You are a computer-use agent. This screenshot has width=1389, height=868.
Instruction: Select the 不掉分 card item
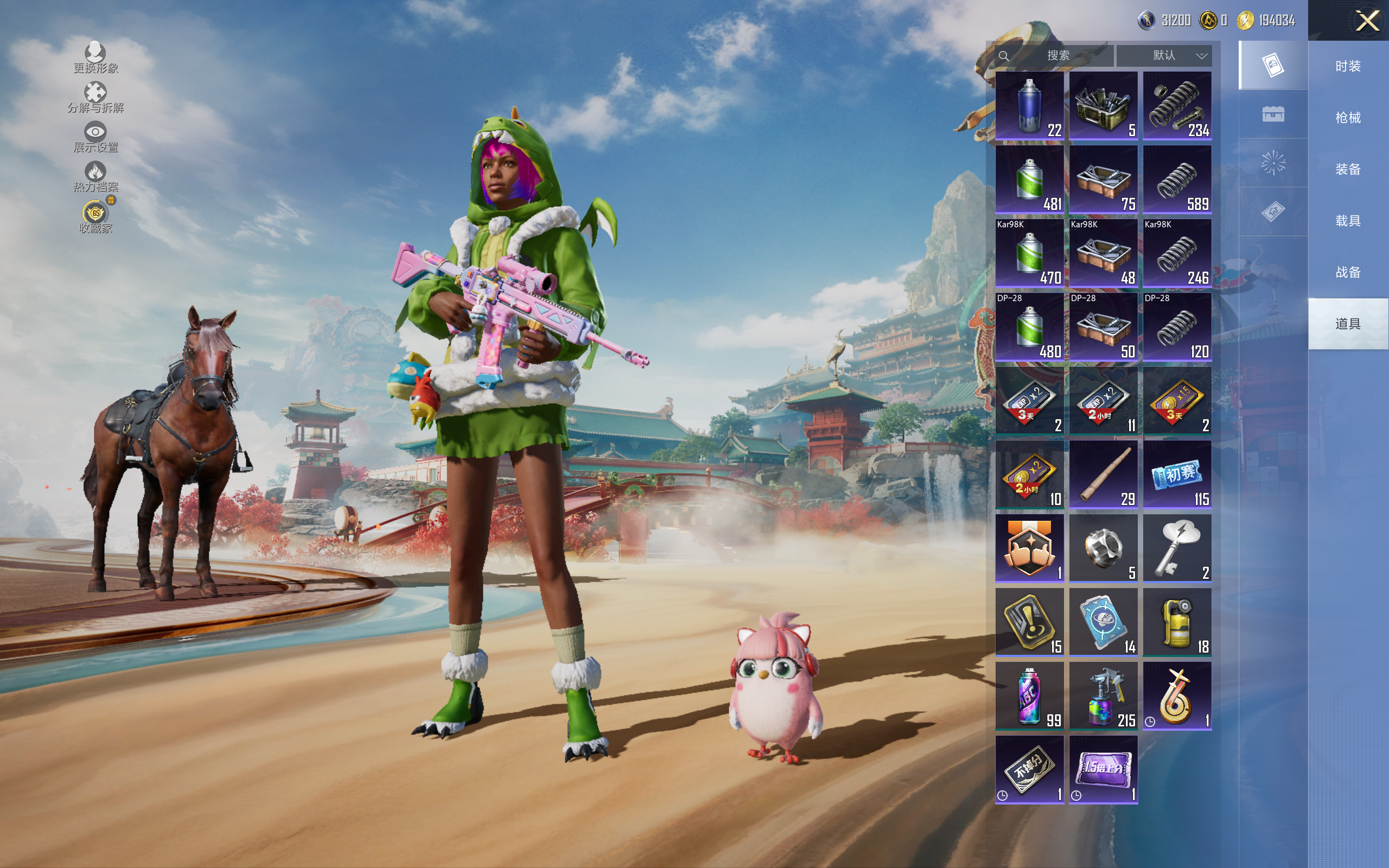click(x=1029, y=769)
